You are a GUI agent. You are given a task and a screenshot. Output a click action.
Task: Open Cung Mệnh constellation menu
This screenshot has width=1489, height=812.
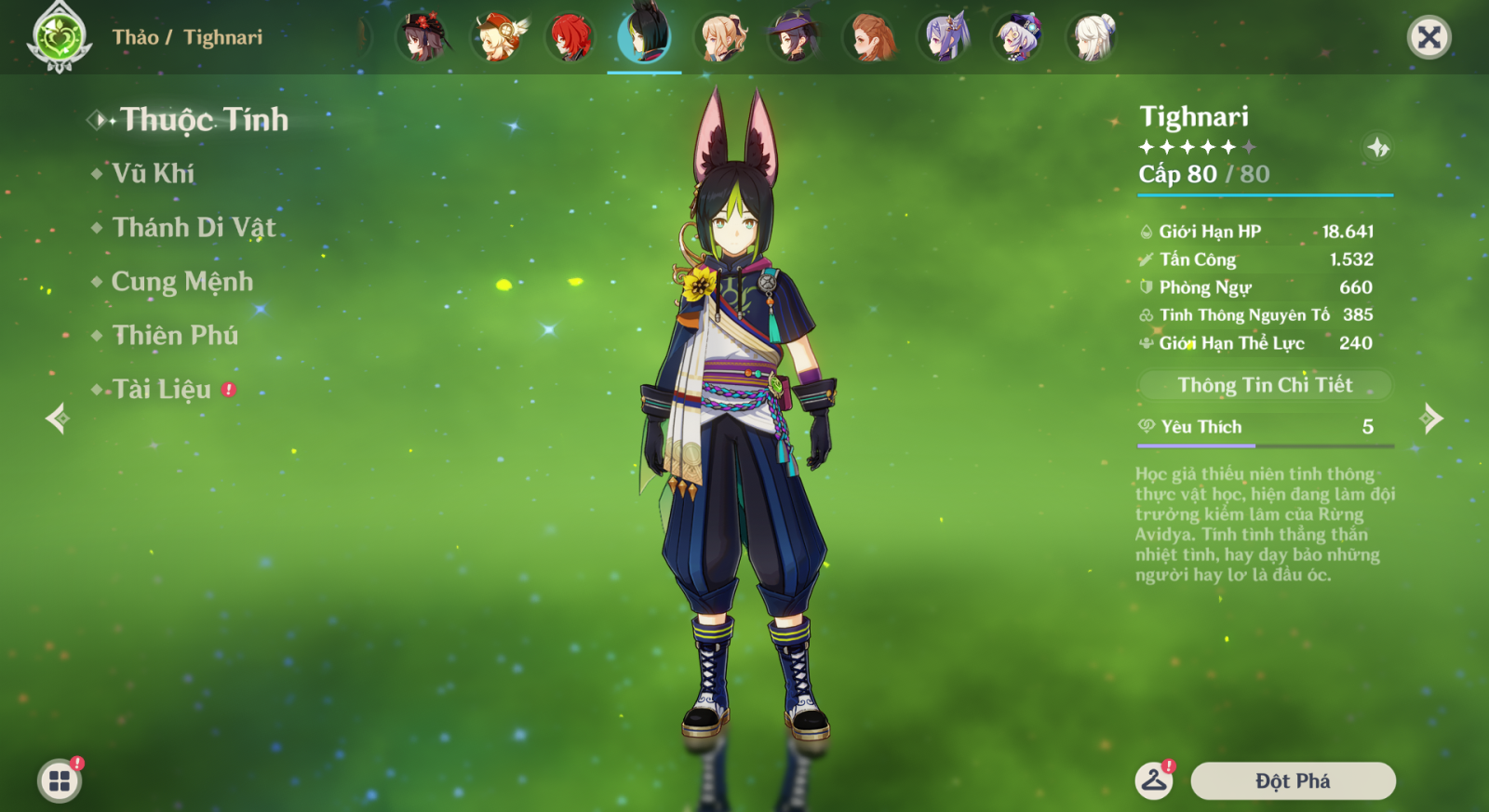pos(182,282)
